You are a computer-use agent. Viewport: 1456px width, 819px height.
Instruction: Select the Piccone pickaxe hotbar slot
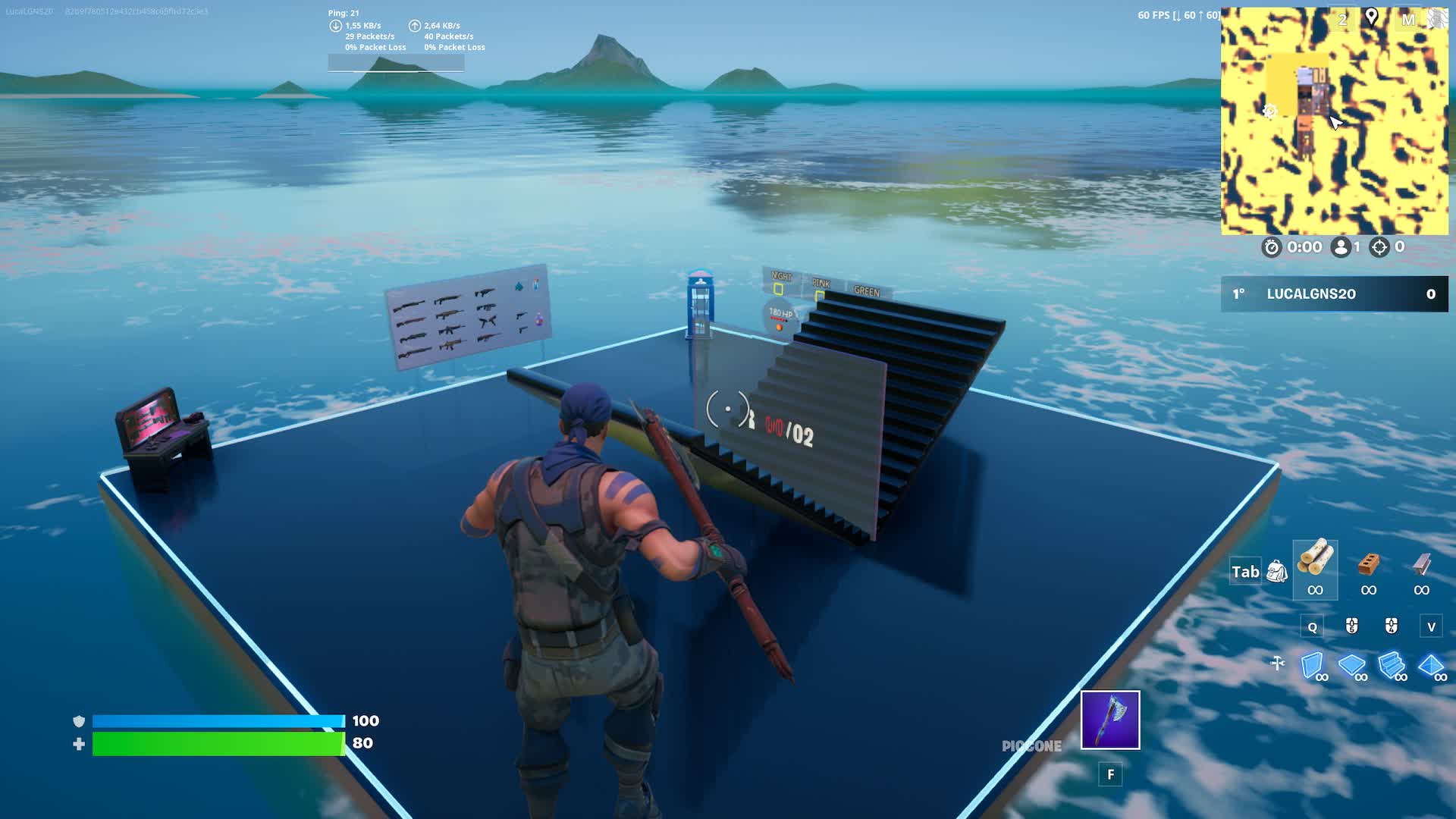click(1112, 720)
